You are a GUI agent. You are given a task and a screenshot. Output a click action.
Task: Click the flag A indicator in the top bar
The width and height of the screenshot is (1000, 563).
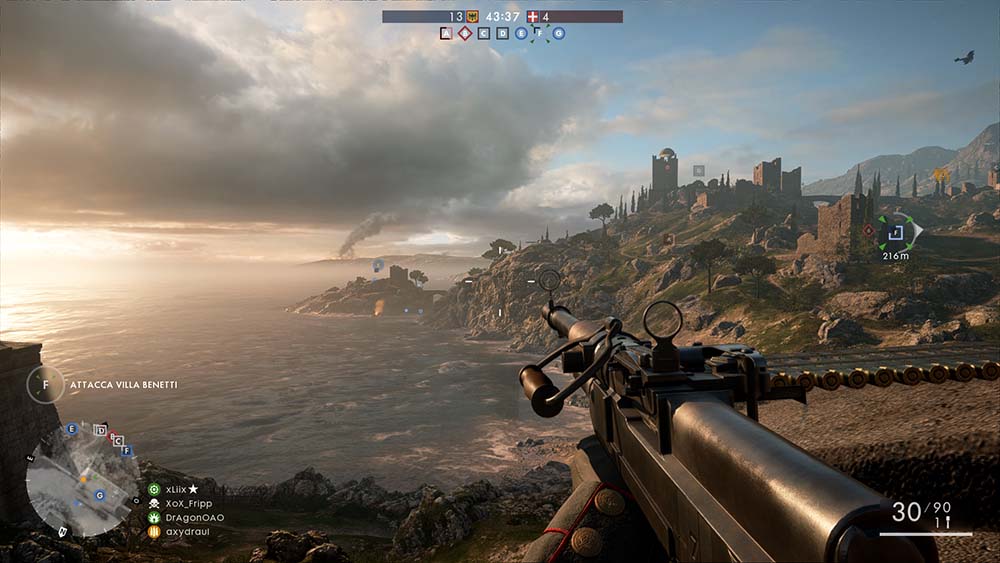(446, 33)
